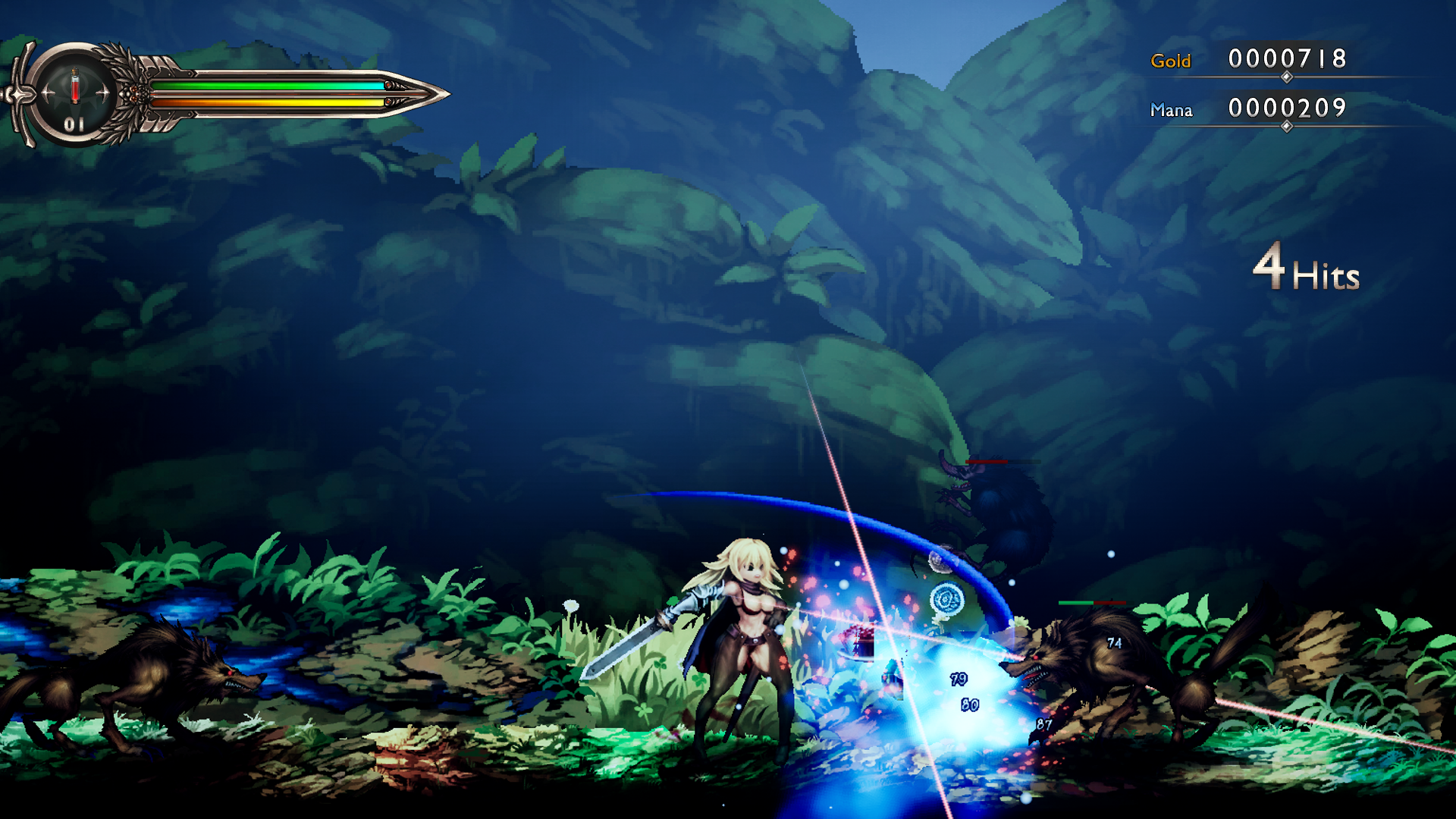Expand the Gold counter reading 0000718
The width and height of the screenshot is (1456, 819).
[x=1288, y=59]
